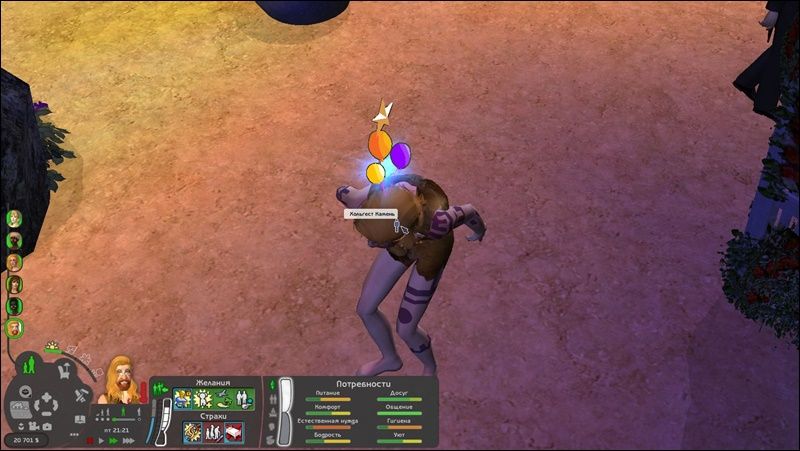This screenshot has width=800, height=451.
Task: Click the active sim's large portrait
Action: coord(117,377)
